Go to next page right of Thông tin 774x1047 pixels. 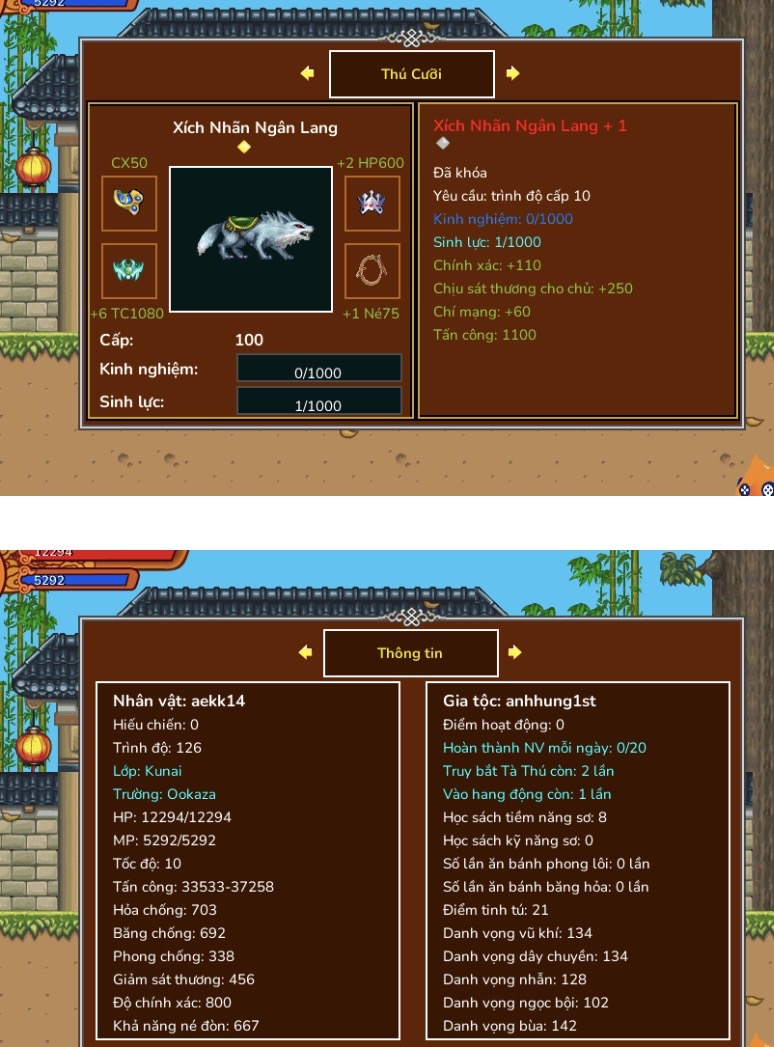click(515, 652)
